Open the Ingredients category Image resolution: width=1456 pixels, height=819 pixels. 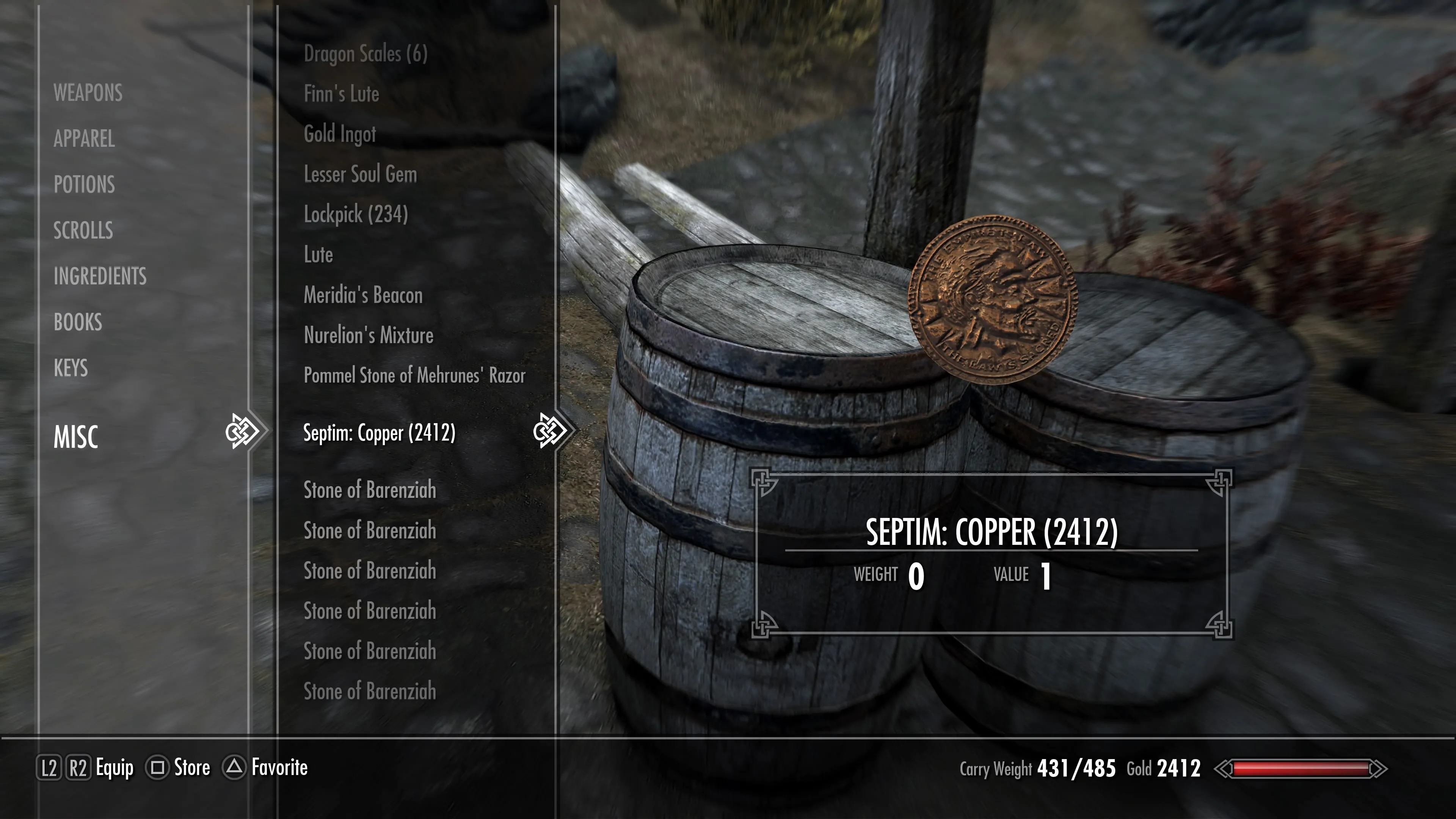tap(100, 276)
